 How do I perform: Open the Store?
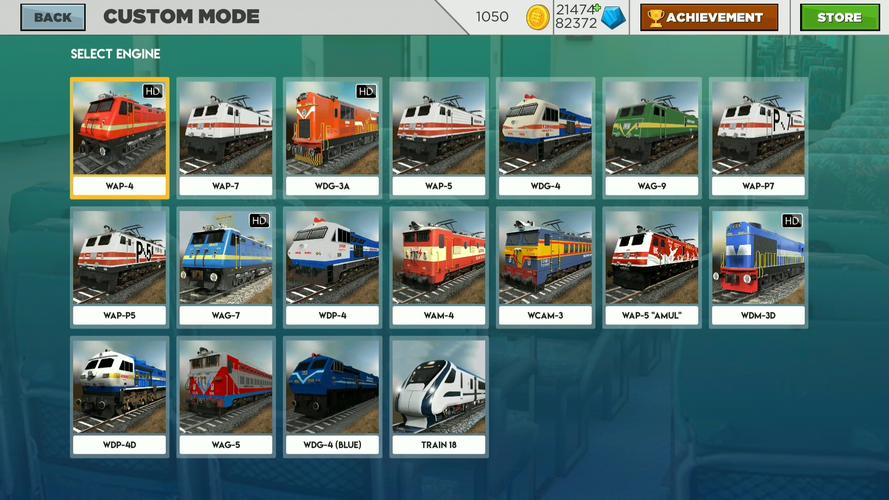838,17
